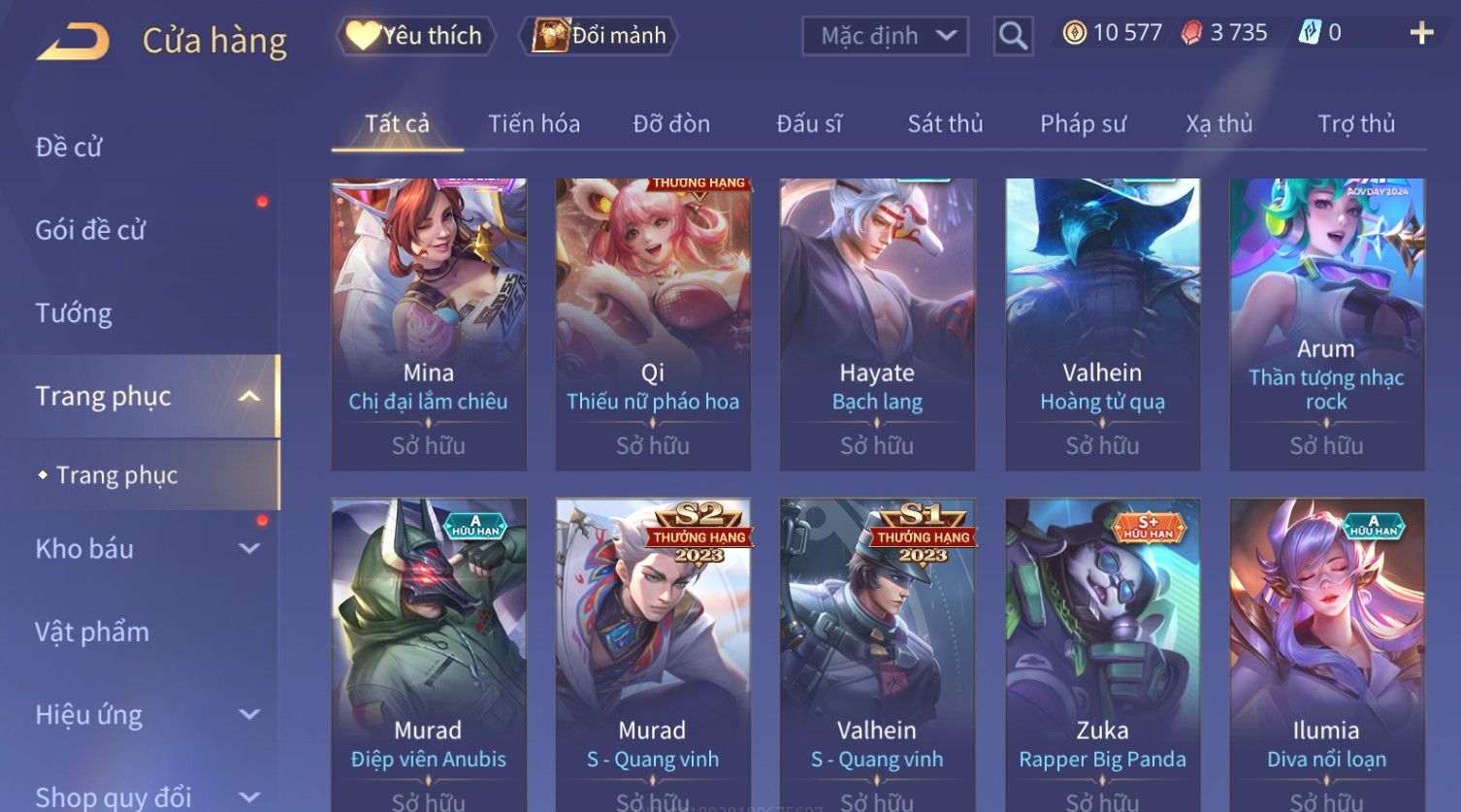Open the Mặc định sort dropdown

pyautogui.click(x=885, y=36)
